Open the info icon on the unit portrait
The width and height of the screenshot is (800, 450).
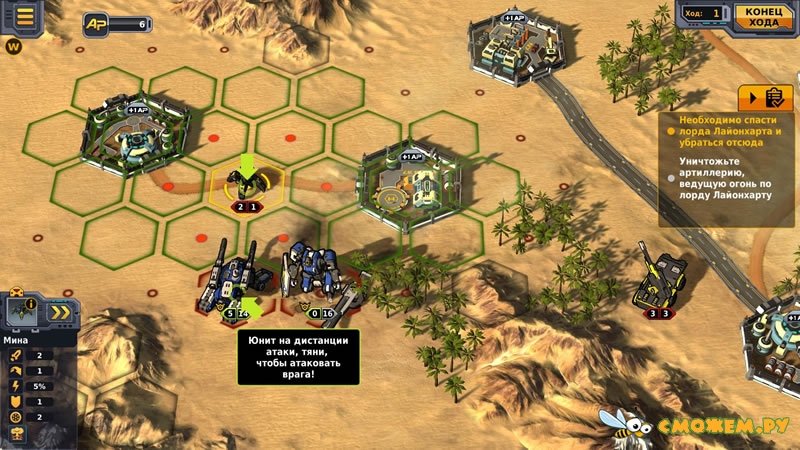[x=31, y=304]
